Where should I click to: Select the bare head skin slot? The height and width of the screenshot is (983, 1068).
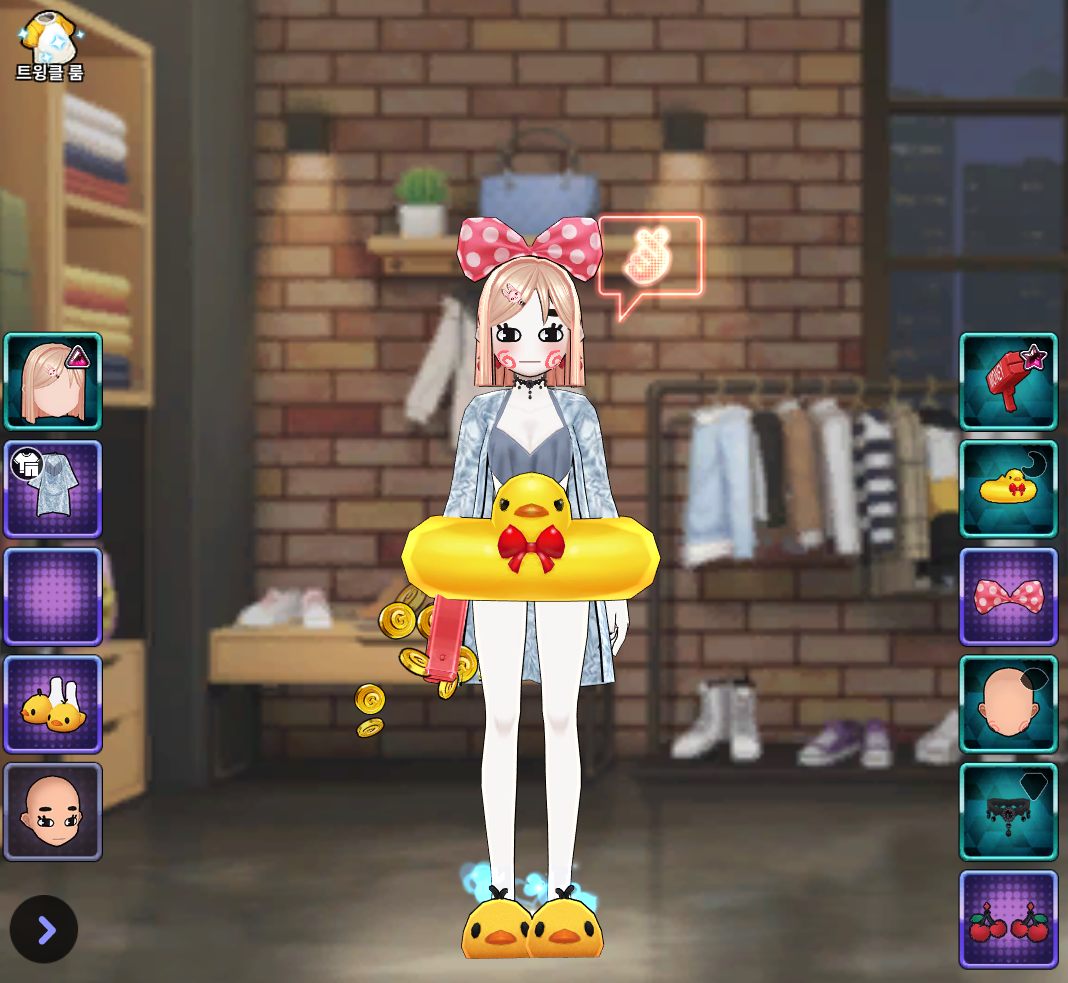pyautogui.click(x=1008, y=704)
